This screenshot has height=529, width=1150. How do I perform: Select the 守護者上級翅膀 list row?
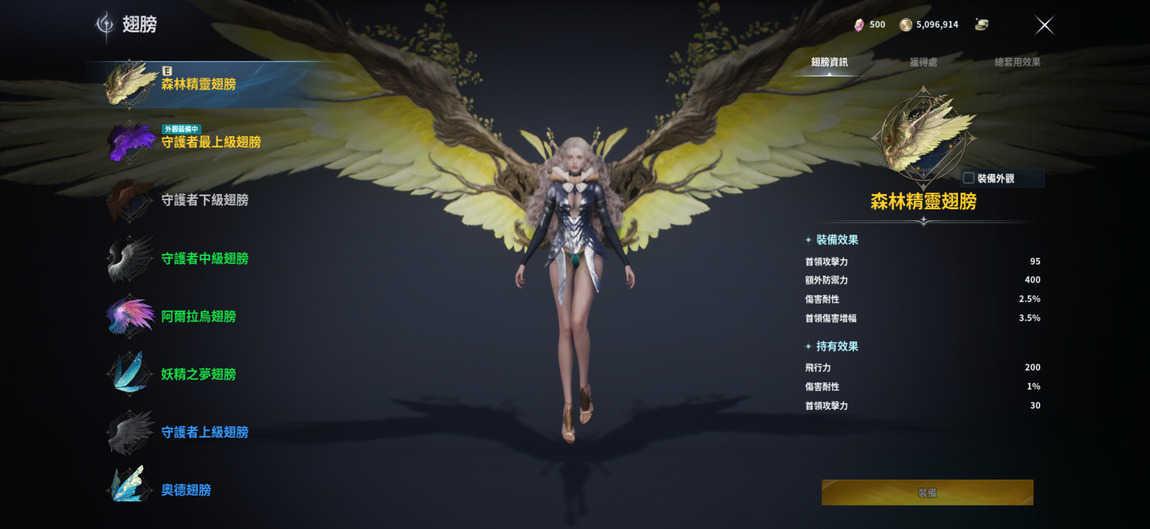pos(204,432)
